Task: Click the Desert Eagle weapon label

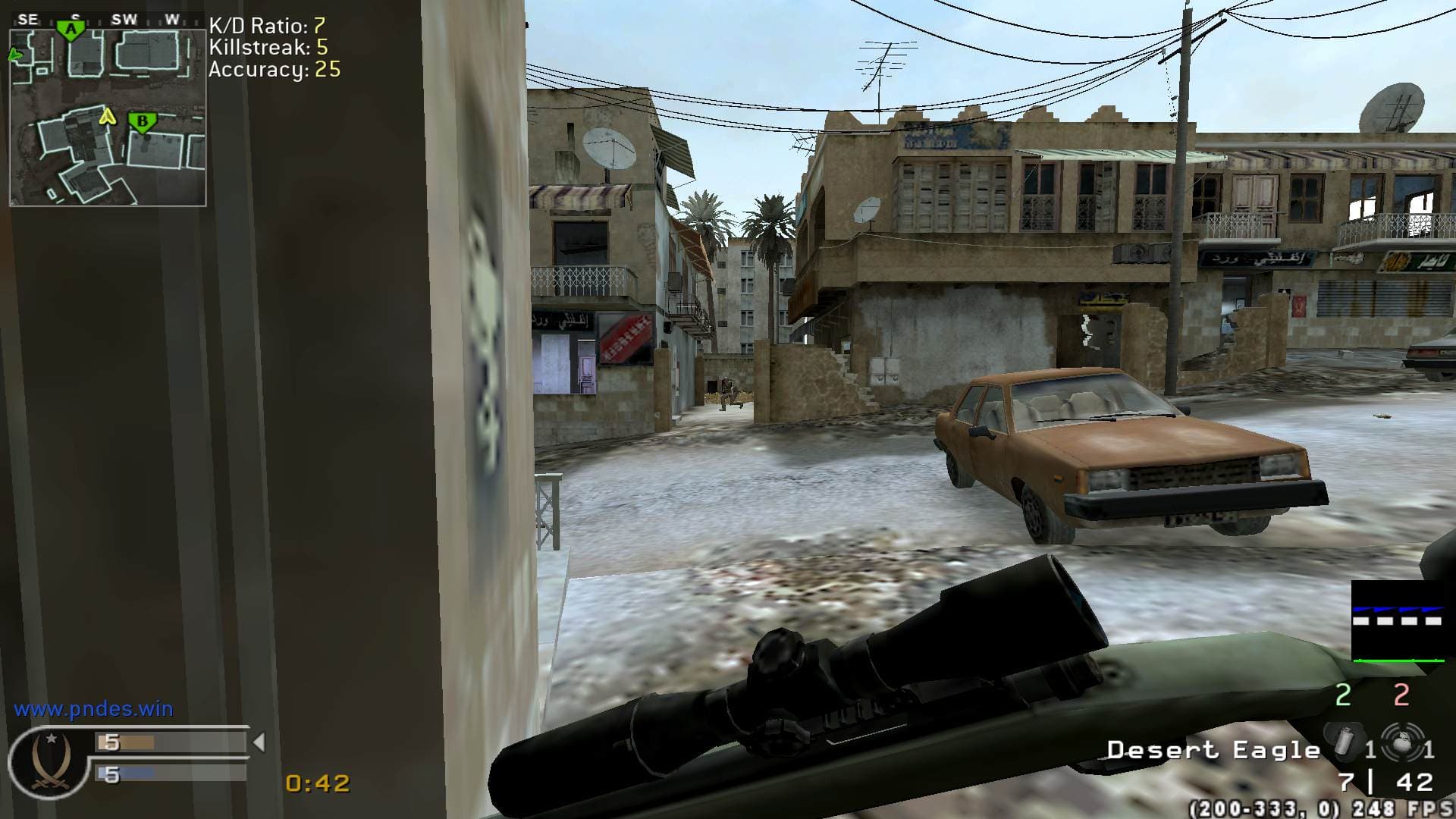Action: coord(1213,751)
